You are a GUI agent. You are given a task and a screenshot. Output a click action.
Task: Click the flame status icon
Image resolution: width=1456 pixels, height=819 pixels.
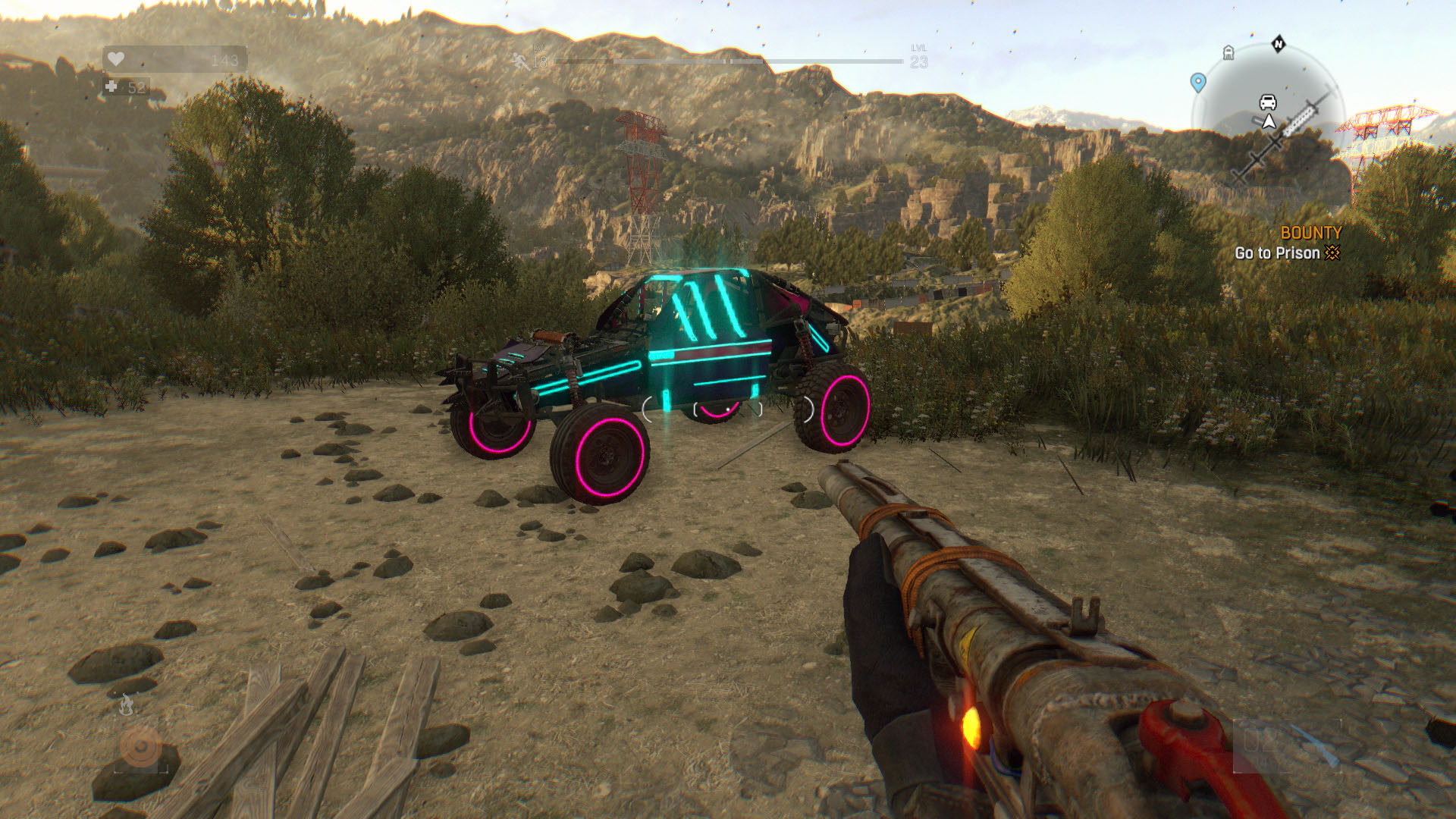pyautogui.click(x=127, y=706)
